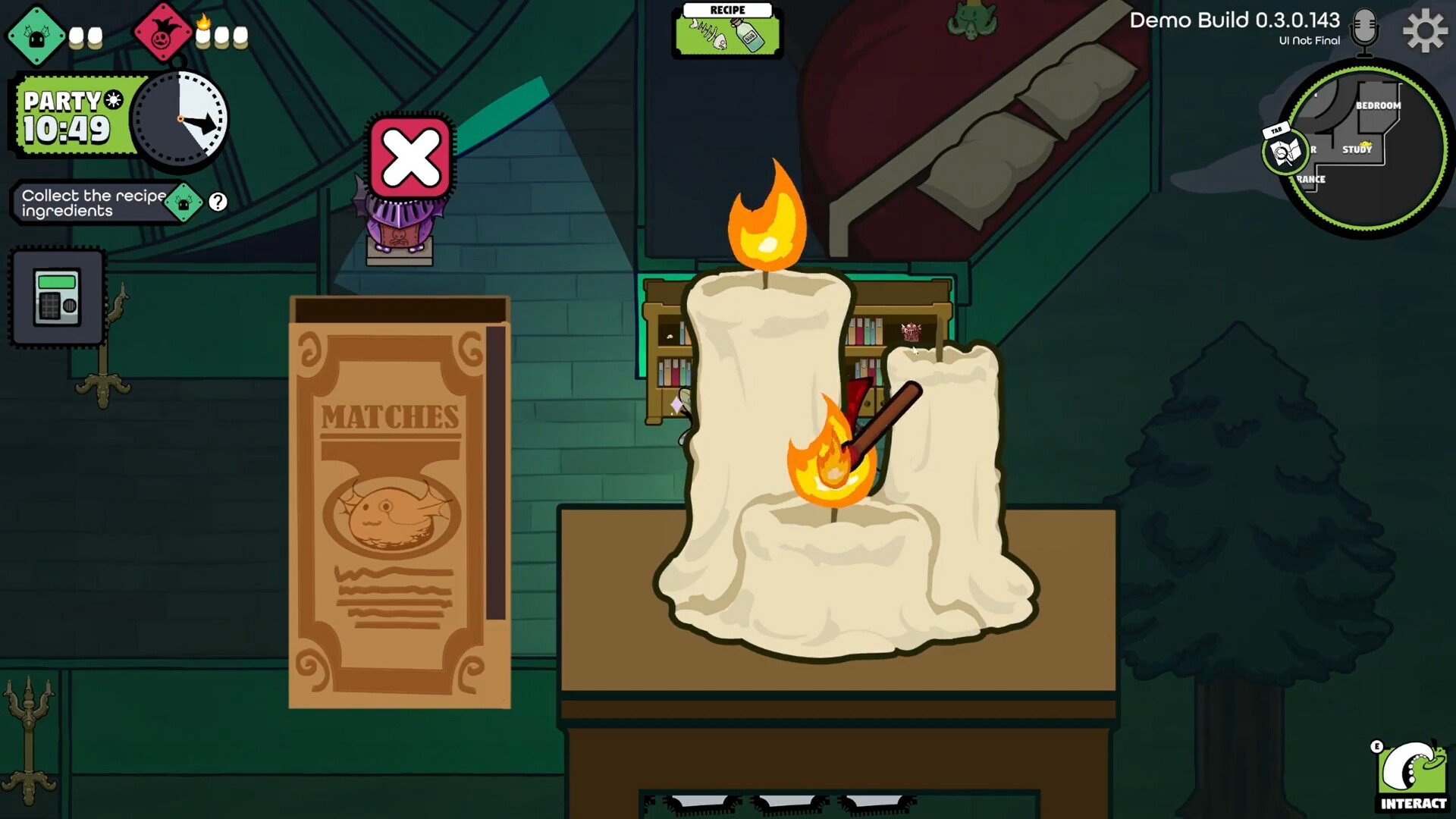The image size is (1456, 819).
Task: Open the settings gear menu
Action: 1424,31
